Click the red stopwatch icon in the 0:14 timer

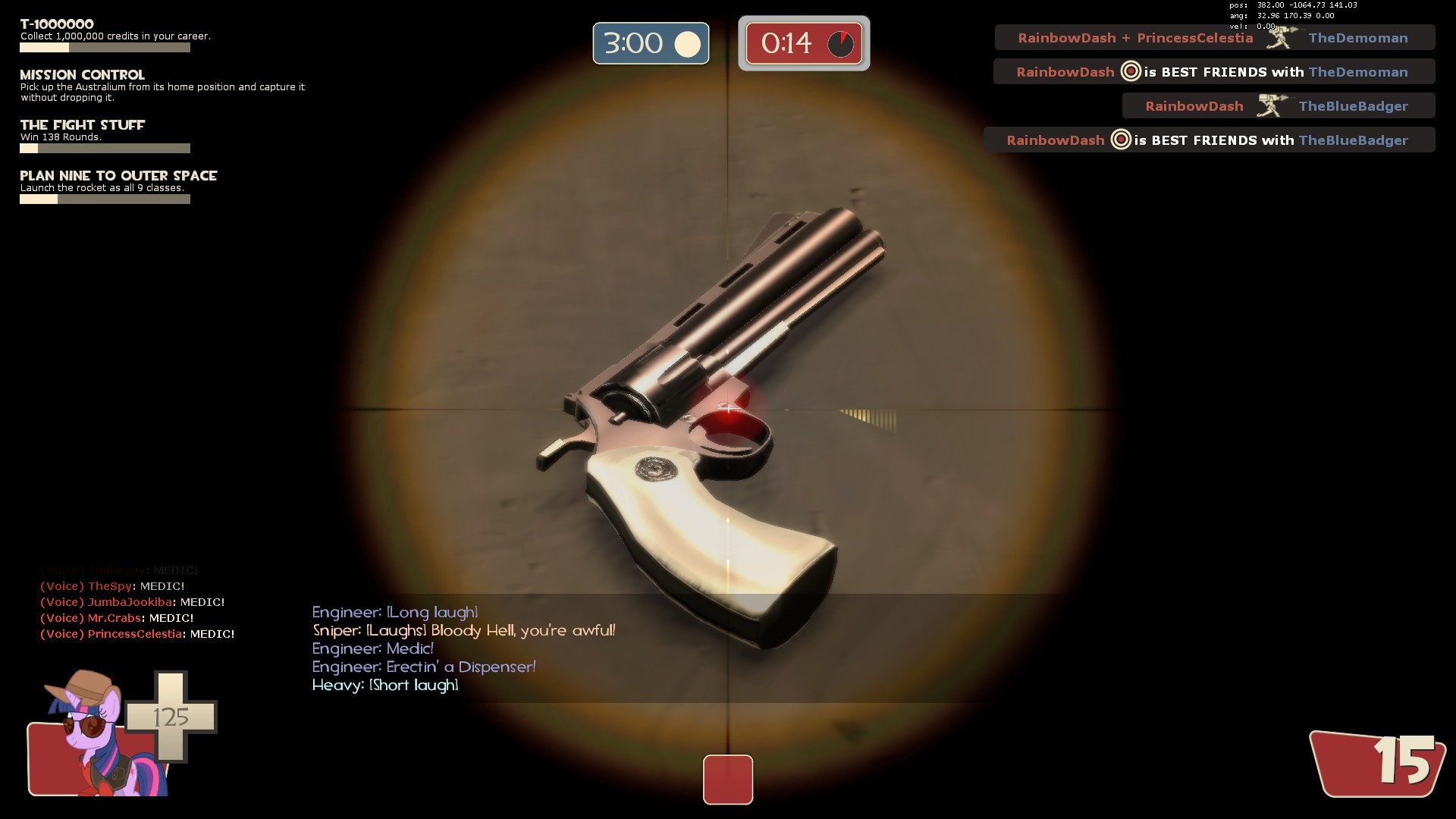click(840, 43)
